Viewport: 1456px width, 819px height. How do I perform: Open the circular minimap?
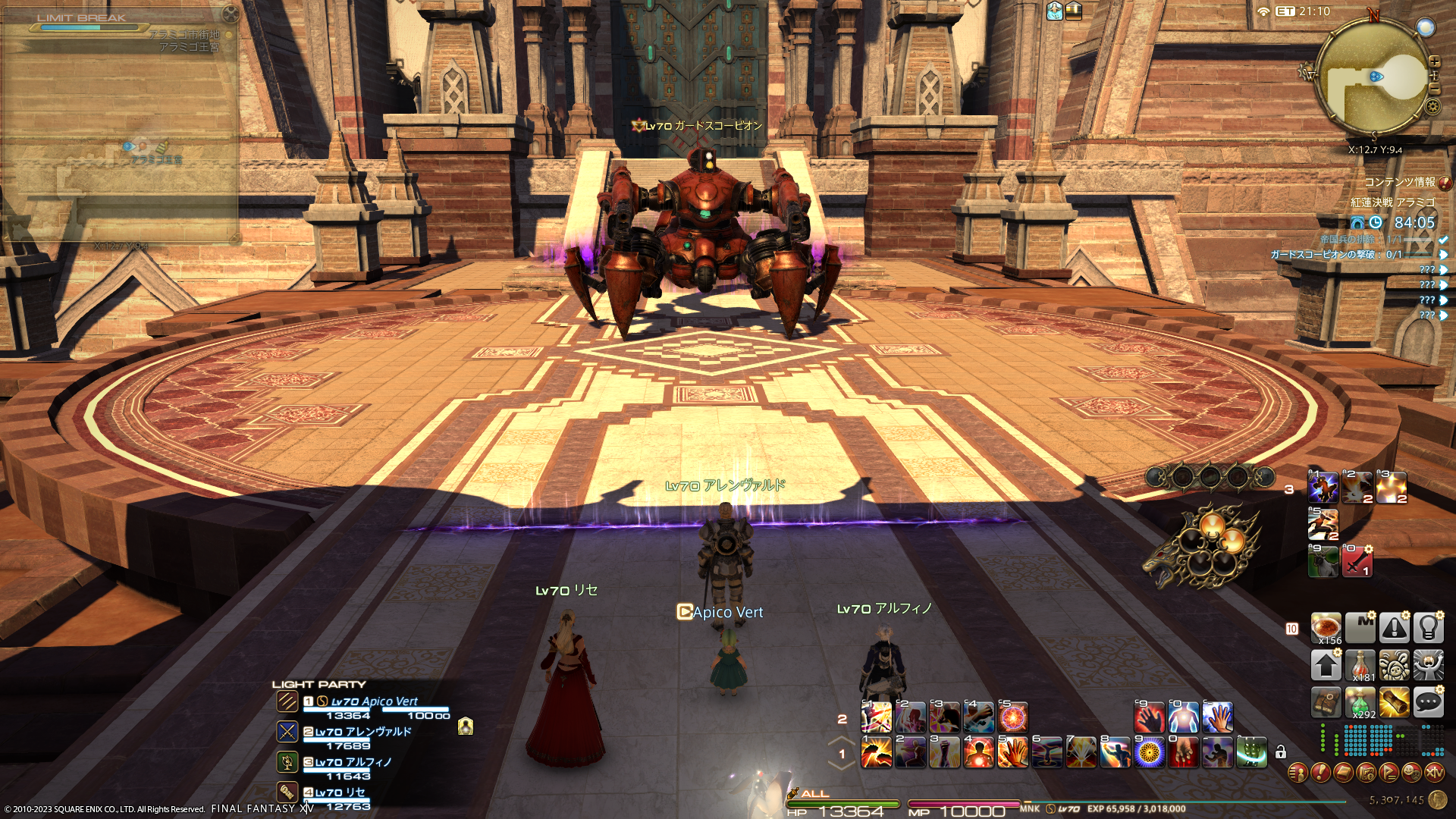(x=1373, y=77)
